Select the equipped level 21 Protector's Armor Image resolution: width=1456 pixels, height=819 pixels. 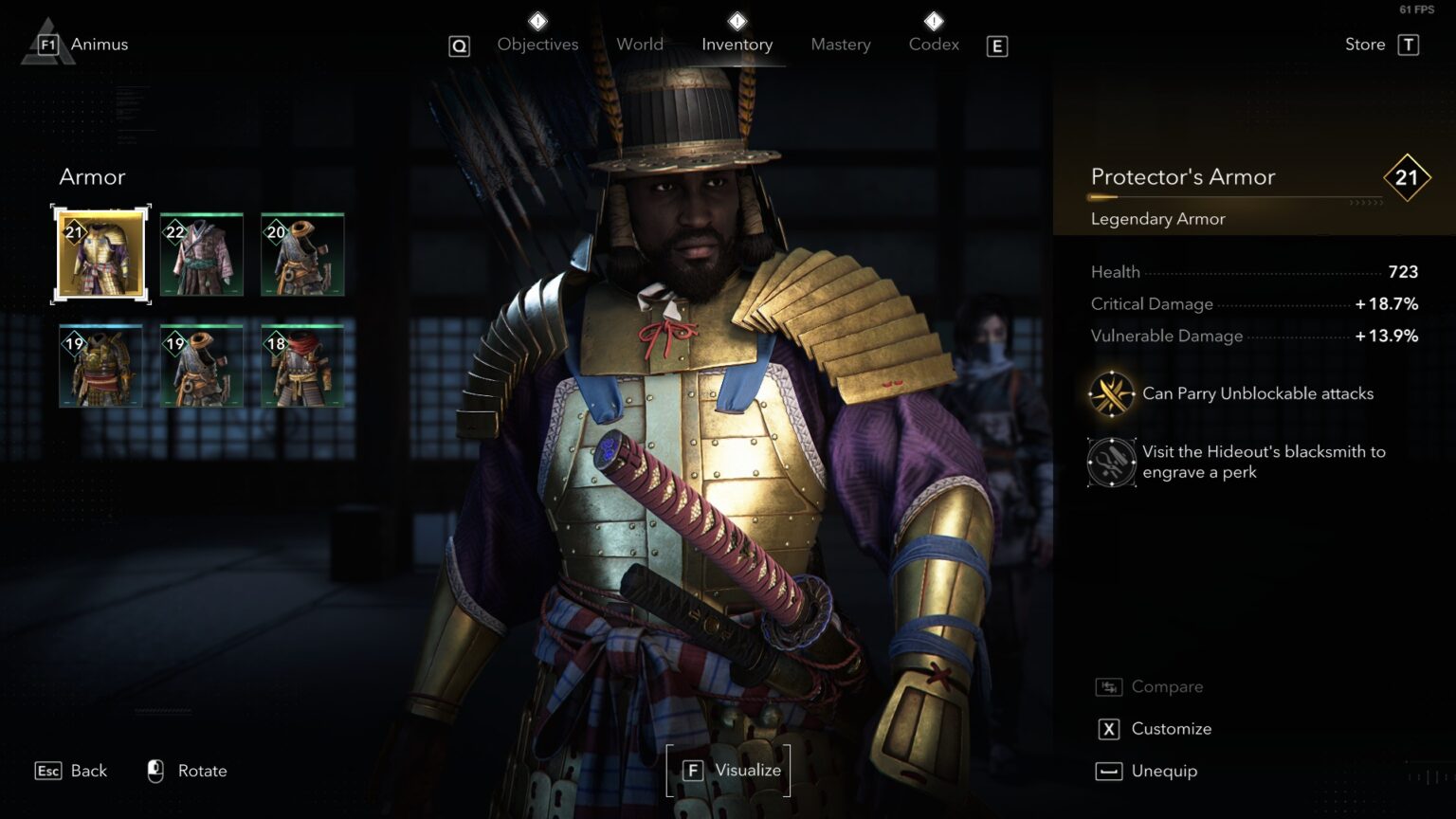tap(100, 255)
